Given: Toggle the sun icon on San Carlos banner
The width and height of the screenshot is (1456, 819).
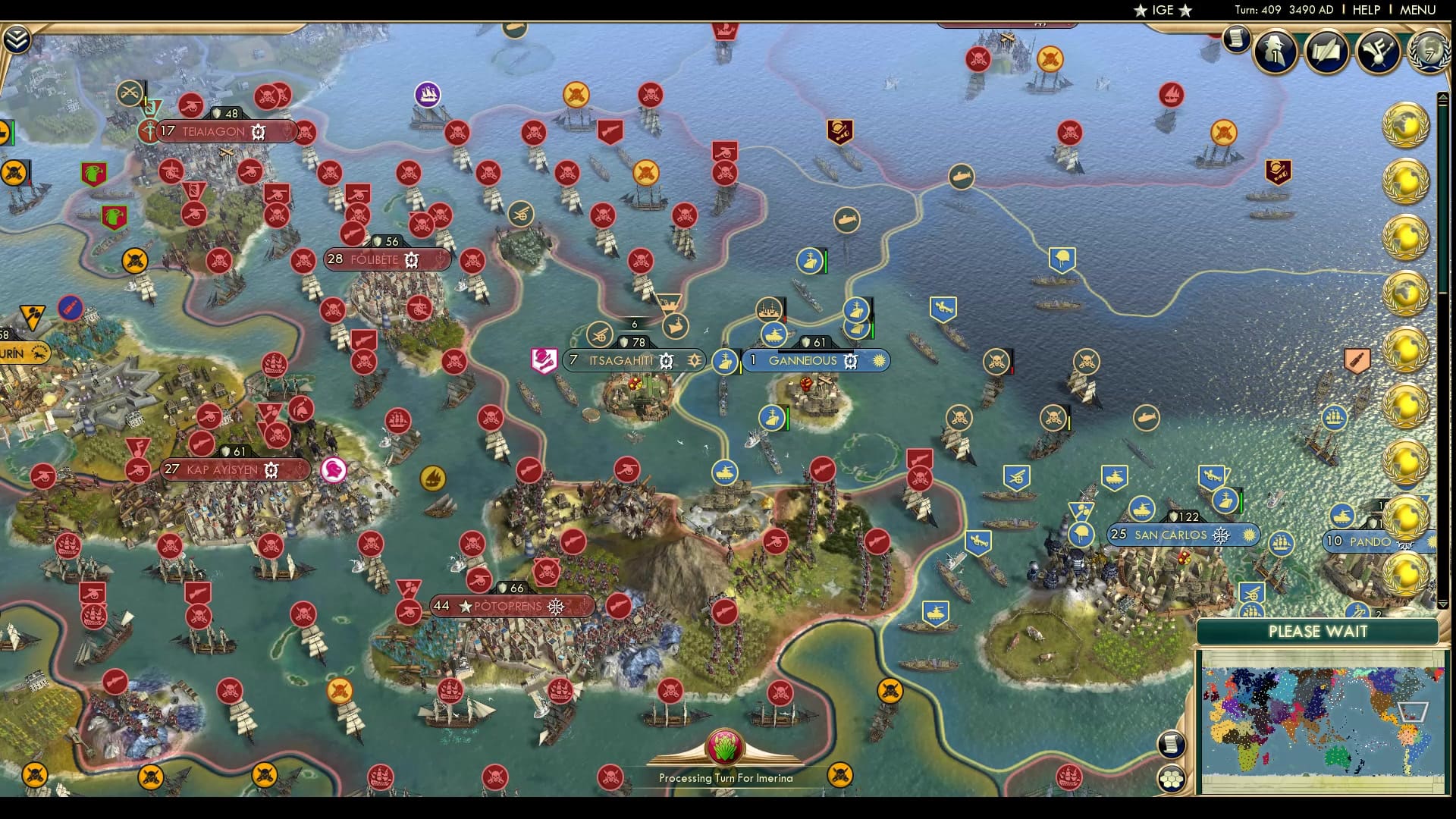Looking at the screenshot, I should pyautogui.click(x=1248, y=535).
